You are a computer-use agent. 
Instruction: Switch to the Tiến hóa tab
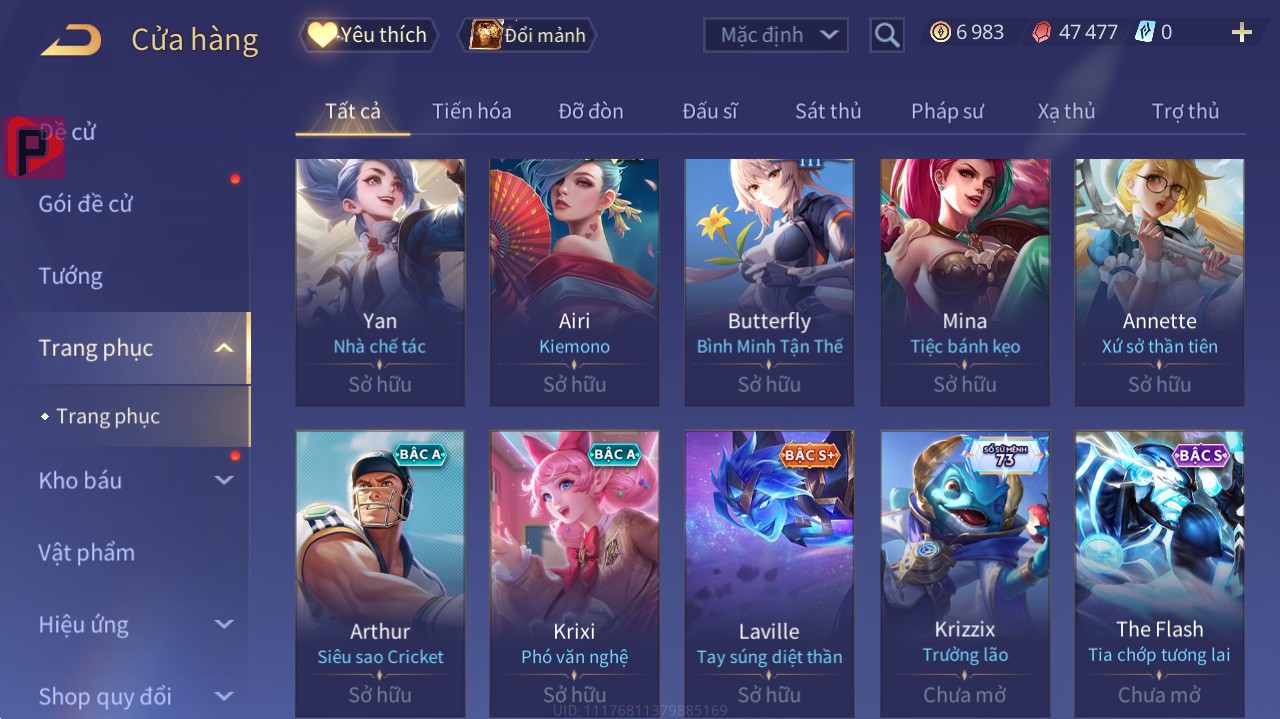coord(471,111)
